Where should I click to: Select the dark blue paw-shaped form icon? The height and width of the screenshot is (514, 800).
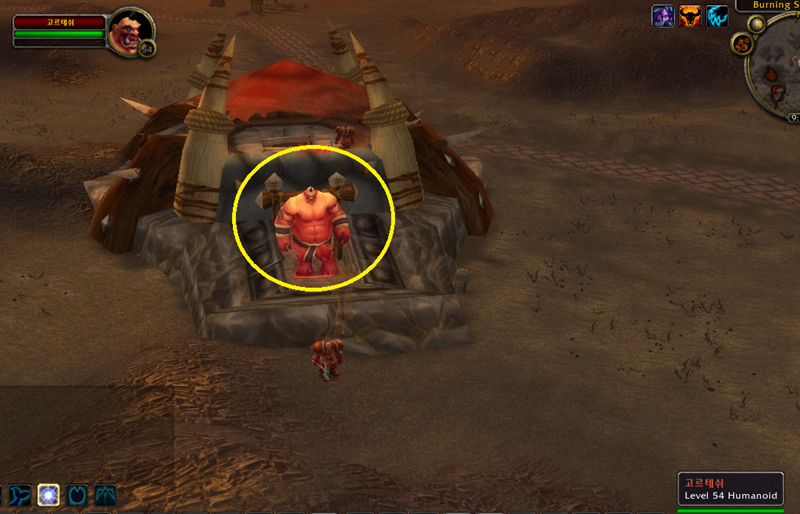[x=77, y=494]
